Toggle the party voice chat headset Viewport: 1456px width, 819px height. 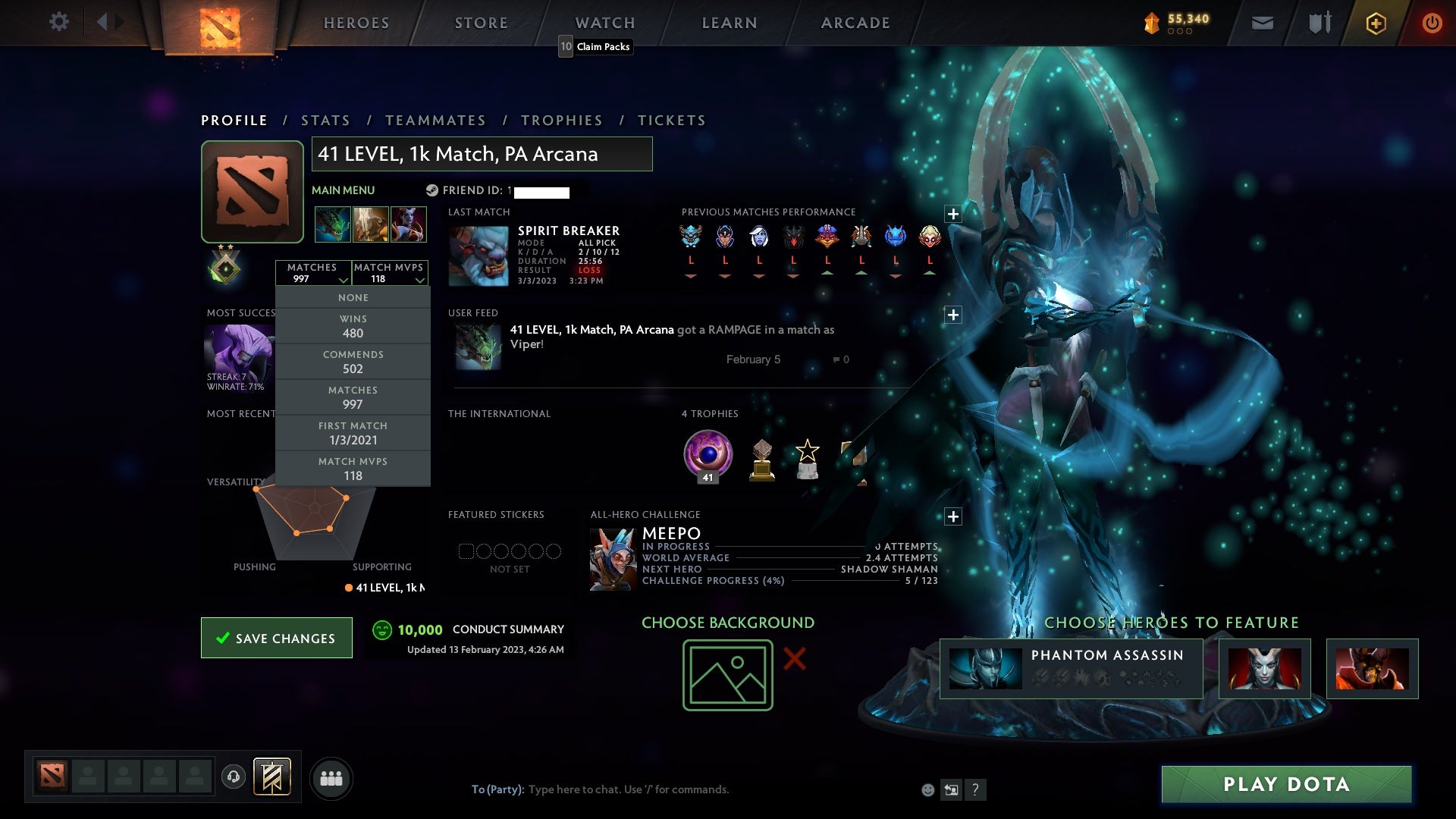pos(234,777)
